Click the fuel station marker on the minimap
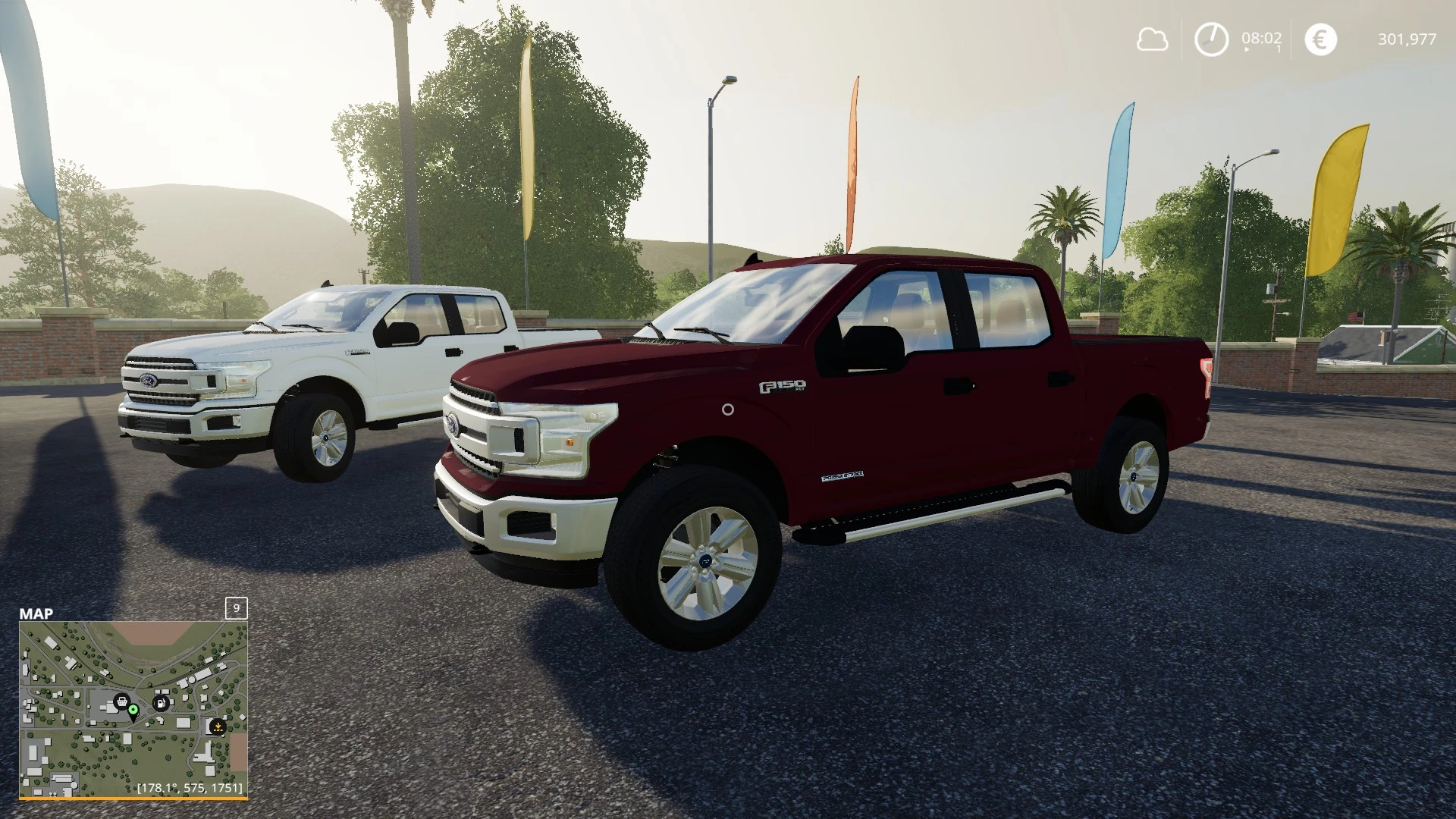This screenshot has width=1456, height=819. [x=161, y=703]
